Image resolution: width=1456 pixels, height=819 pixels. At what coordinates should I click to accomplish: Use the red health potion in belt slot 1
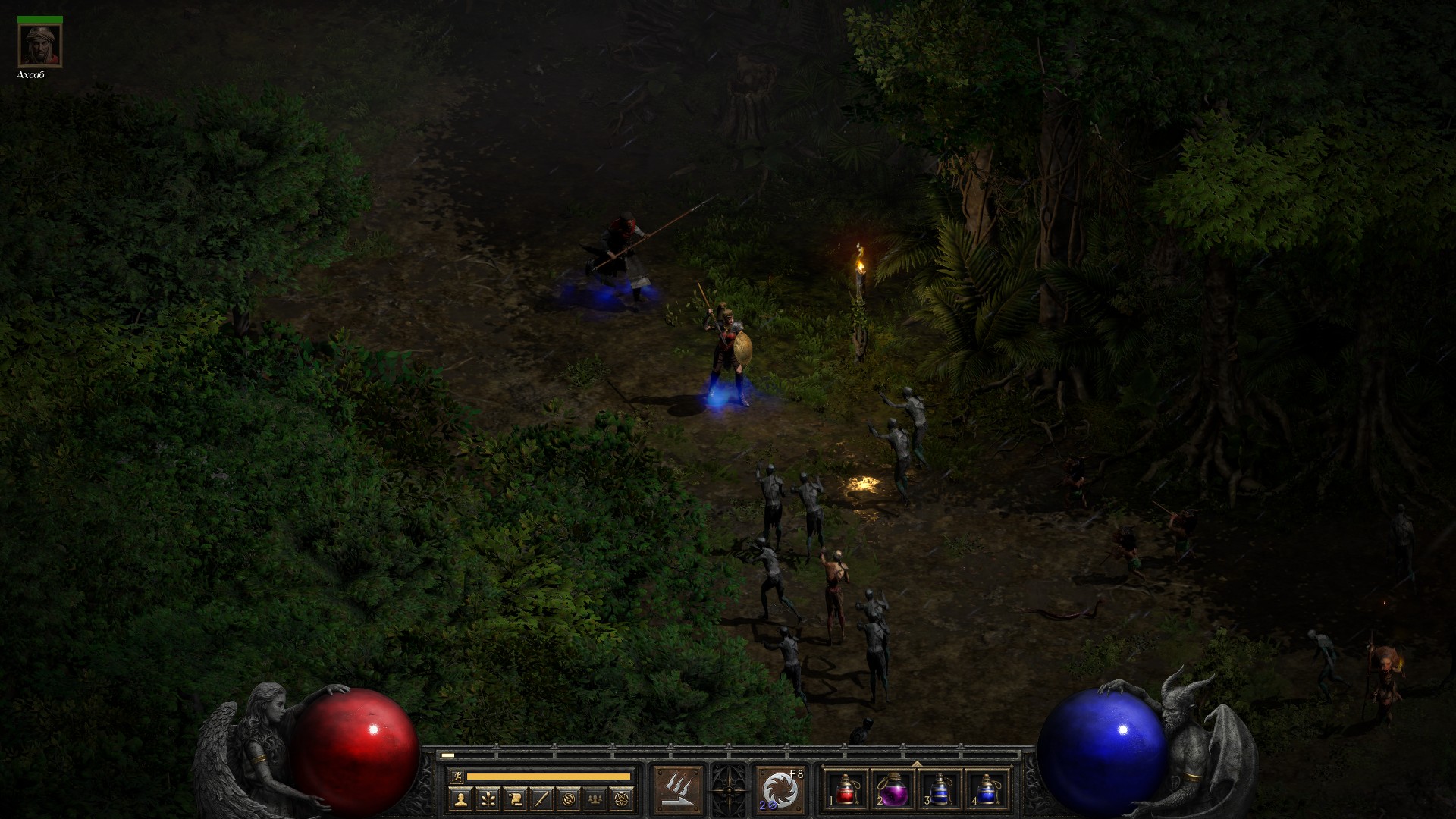click(x=846, y=789)
